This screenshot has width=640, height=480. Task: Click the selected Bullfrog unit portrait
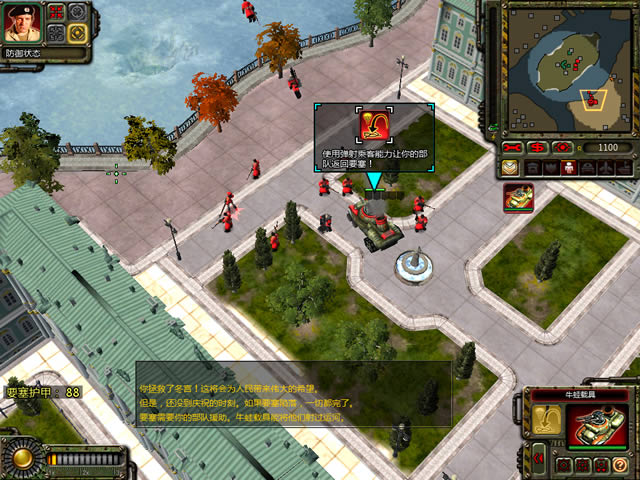pos(597,424)
